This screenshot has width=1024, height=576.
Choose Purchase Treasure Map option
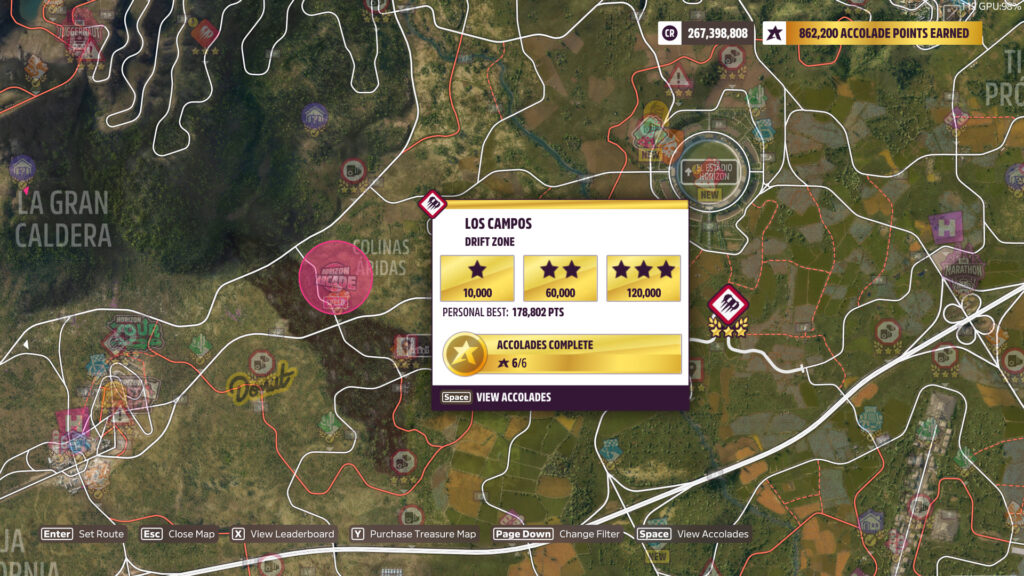click(414, 534)
